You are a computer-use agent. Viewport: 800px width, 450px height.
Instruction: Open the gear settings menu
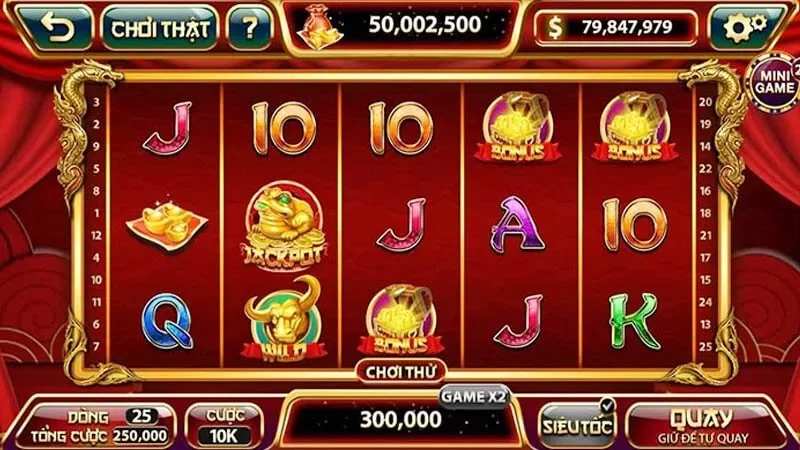click(x=746, y=27)
